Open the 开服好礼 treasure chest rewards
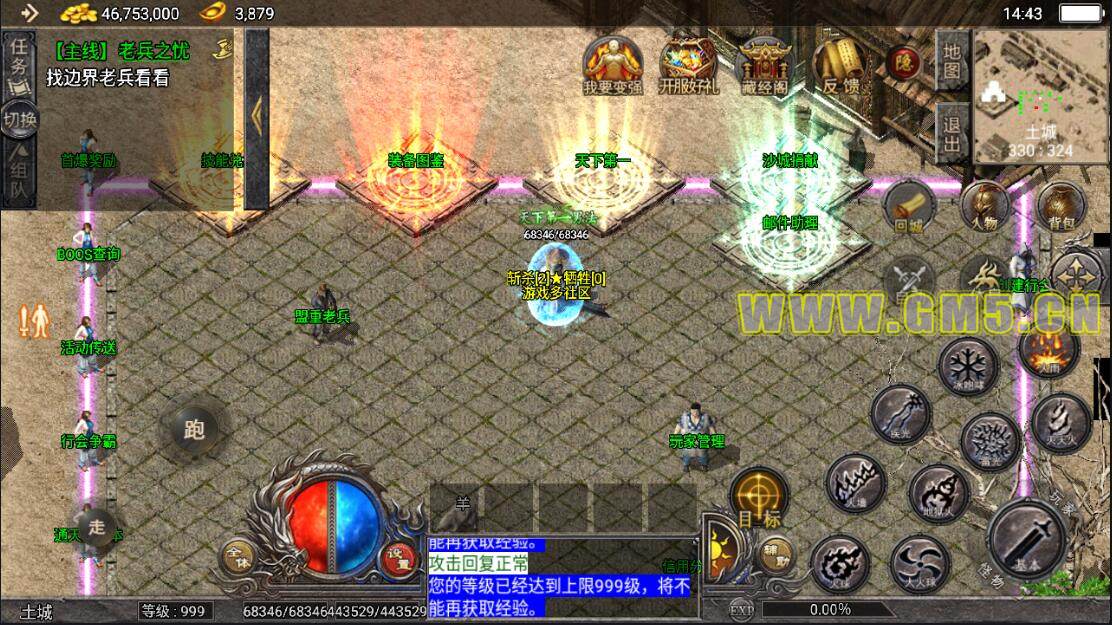 [688, 66]
